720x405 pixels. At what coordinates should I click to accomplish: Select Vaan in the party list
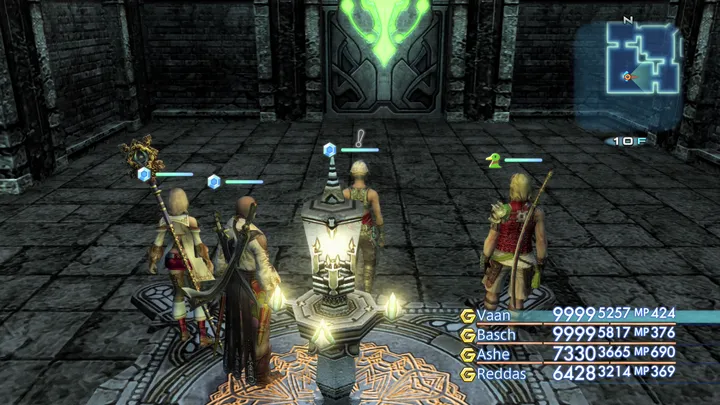(x=494, y=315)
